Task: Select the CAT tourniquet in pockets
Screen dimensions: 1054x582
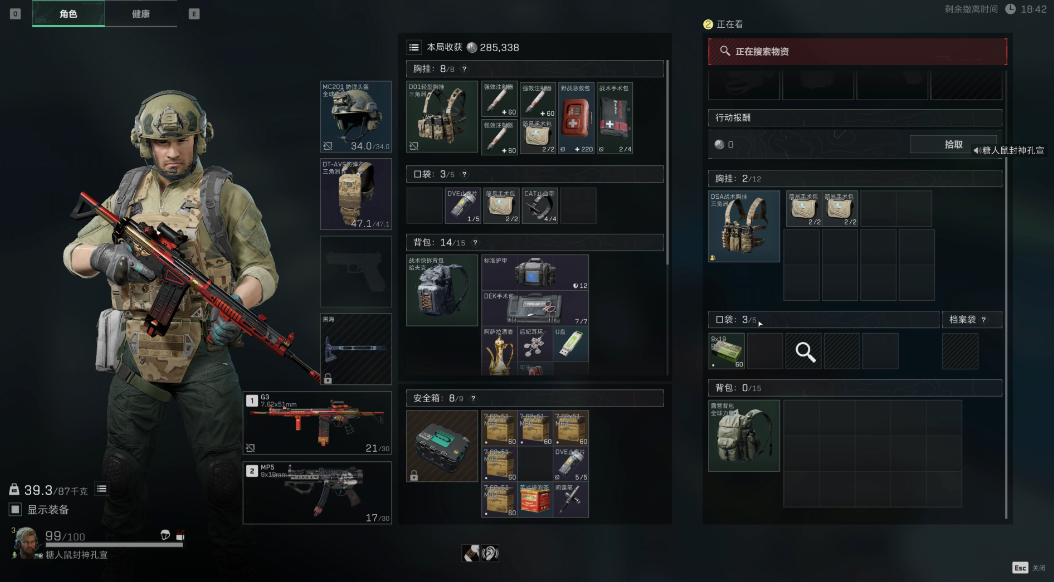Action: click(x=541, y=205)
